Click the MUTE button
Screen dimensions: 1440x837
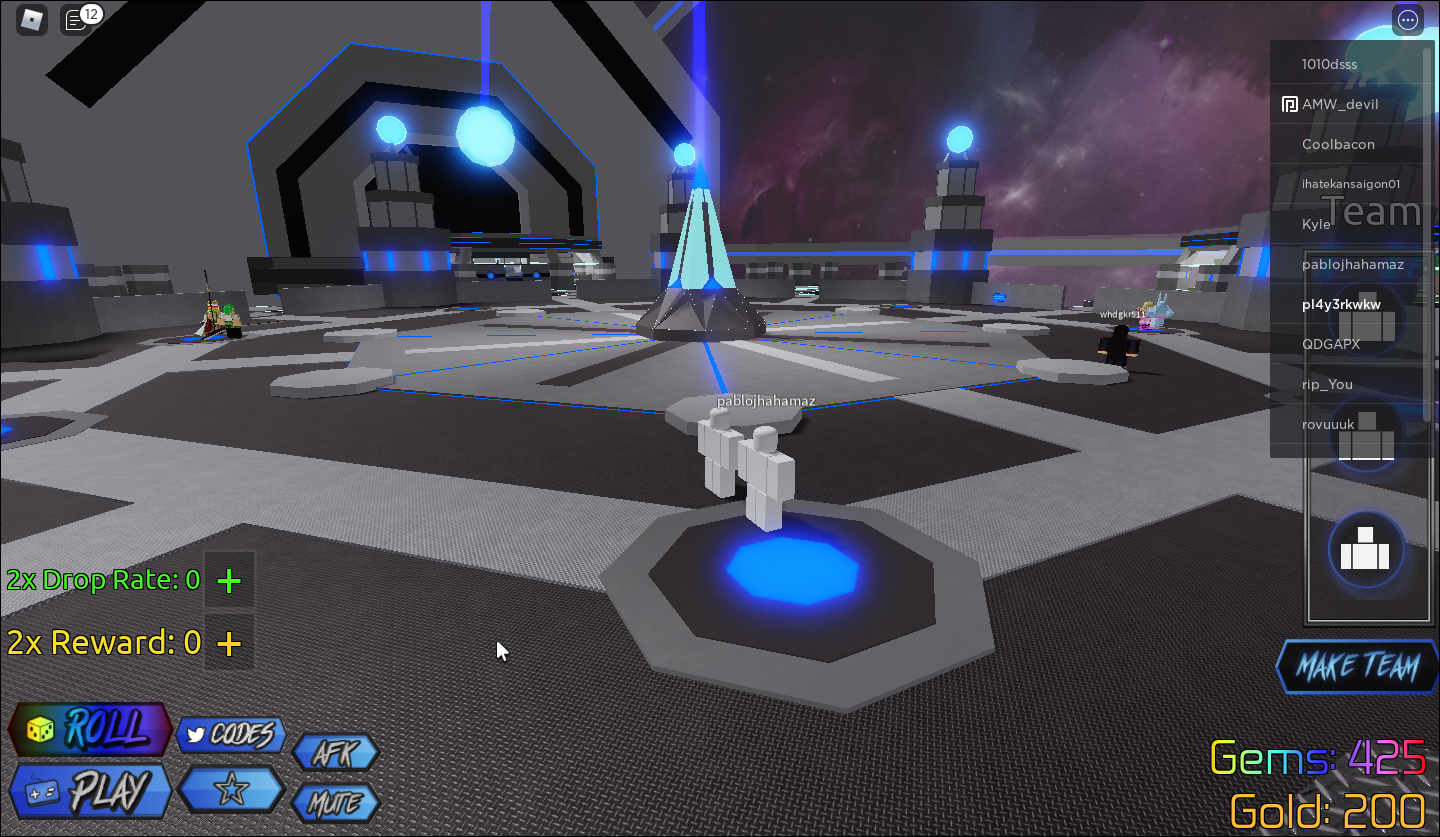coord(335,803)
